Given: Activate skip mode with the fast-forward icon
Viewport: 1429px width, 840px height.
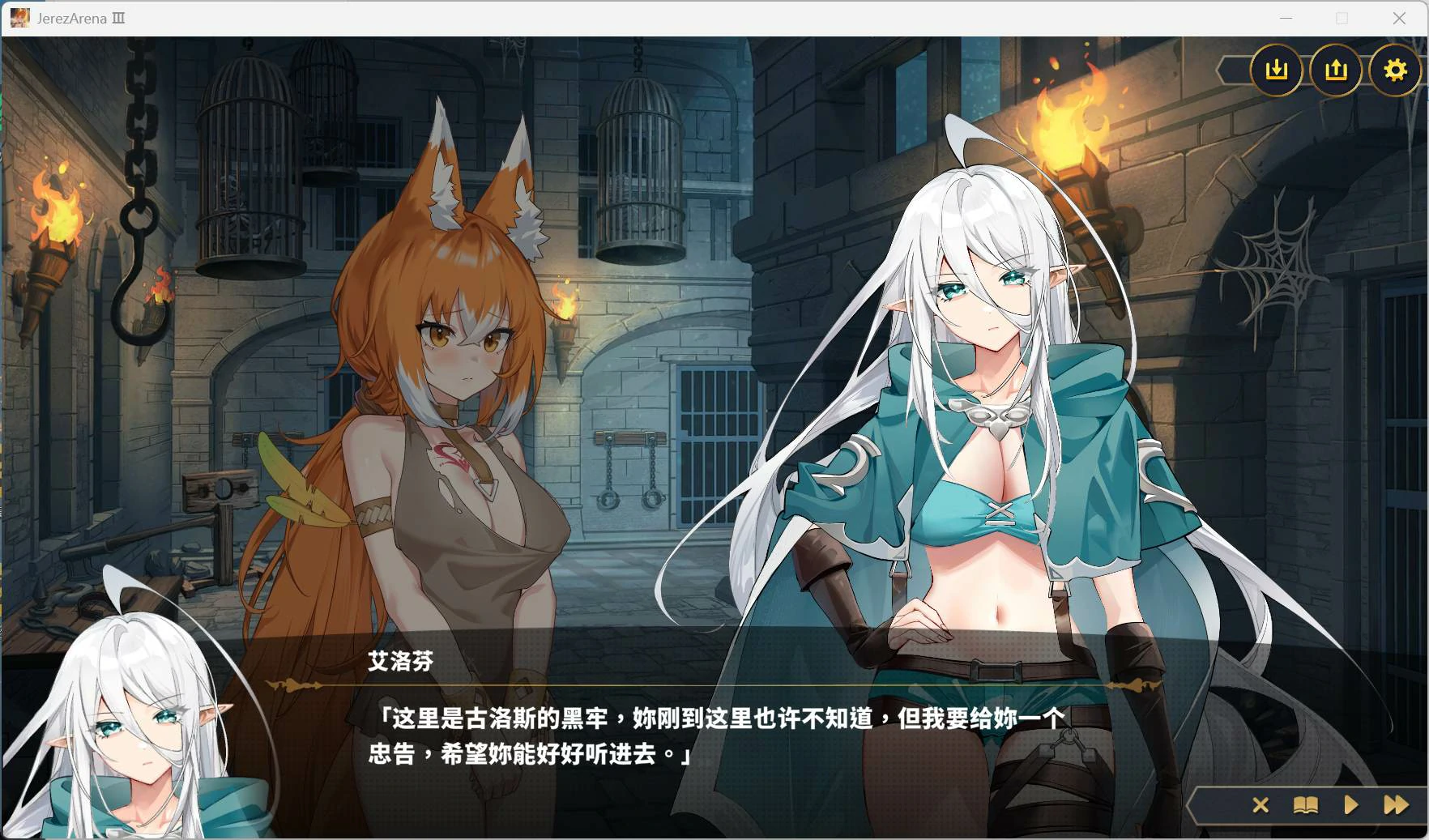Looking at the screenshot, I should (1396, 806).
